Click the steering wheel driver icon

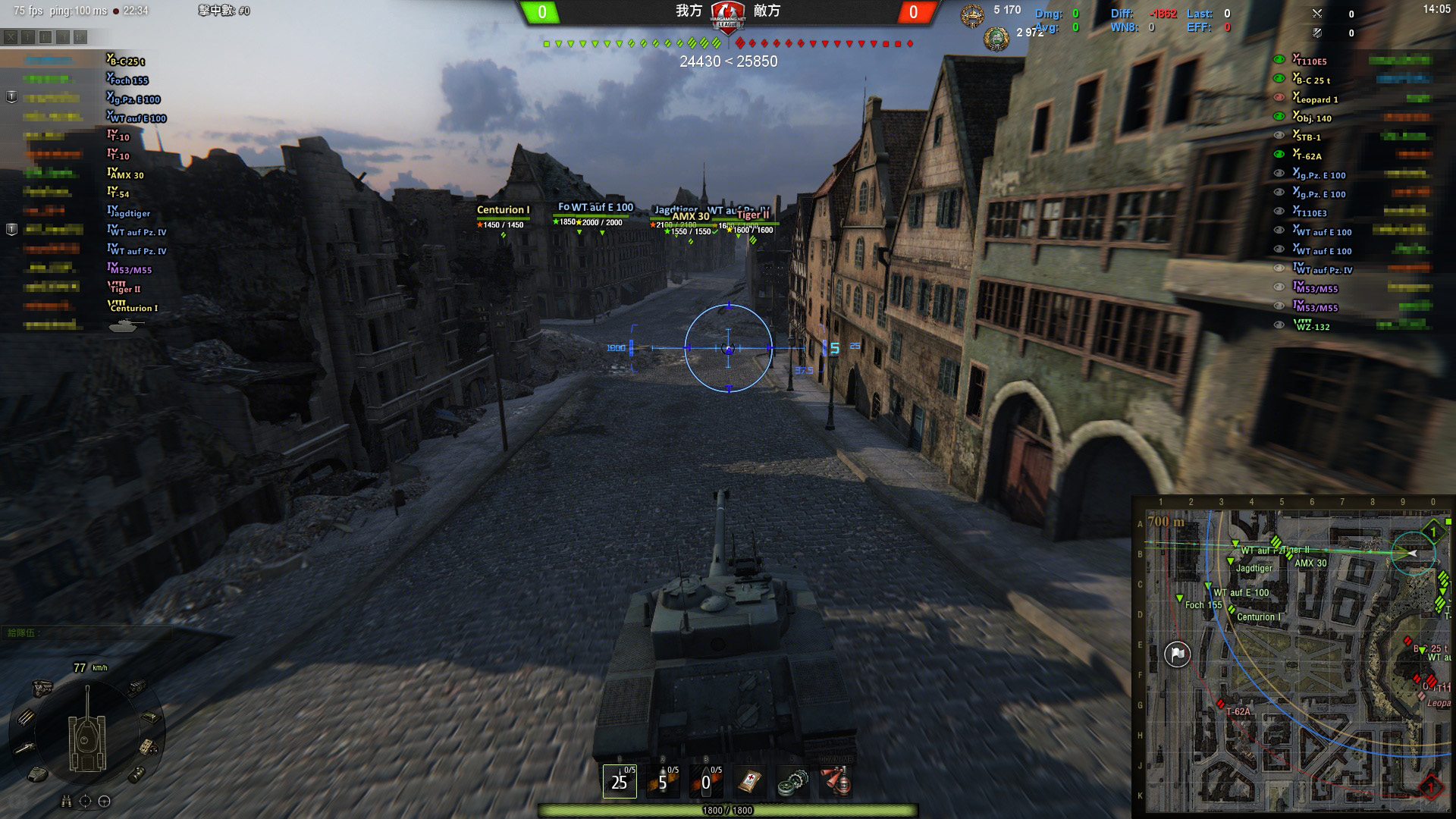pyautogui.click(x=105, y=801)
